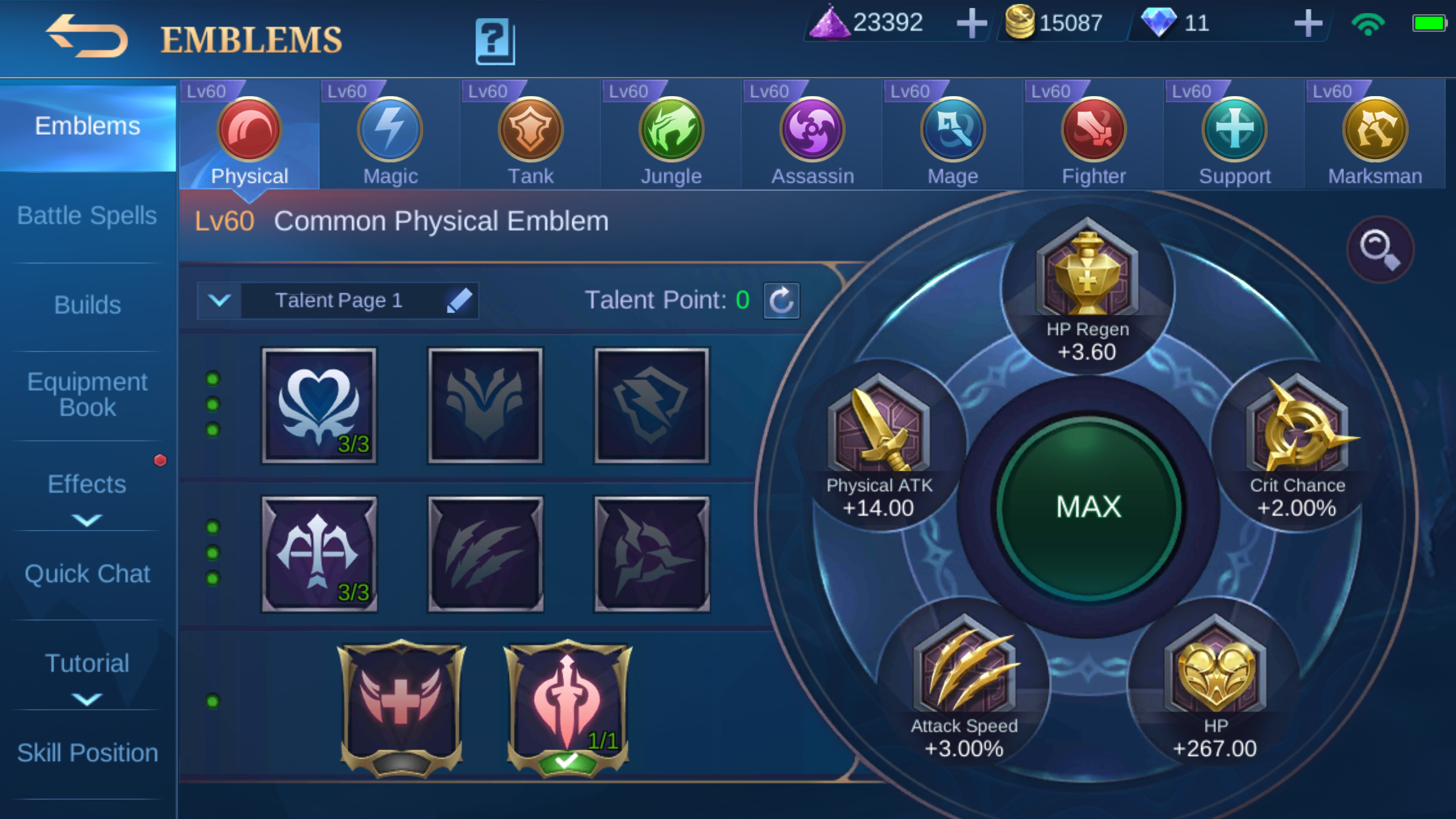Open Battle Spells from the sidebar

87,216
